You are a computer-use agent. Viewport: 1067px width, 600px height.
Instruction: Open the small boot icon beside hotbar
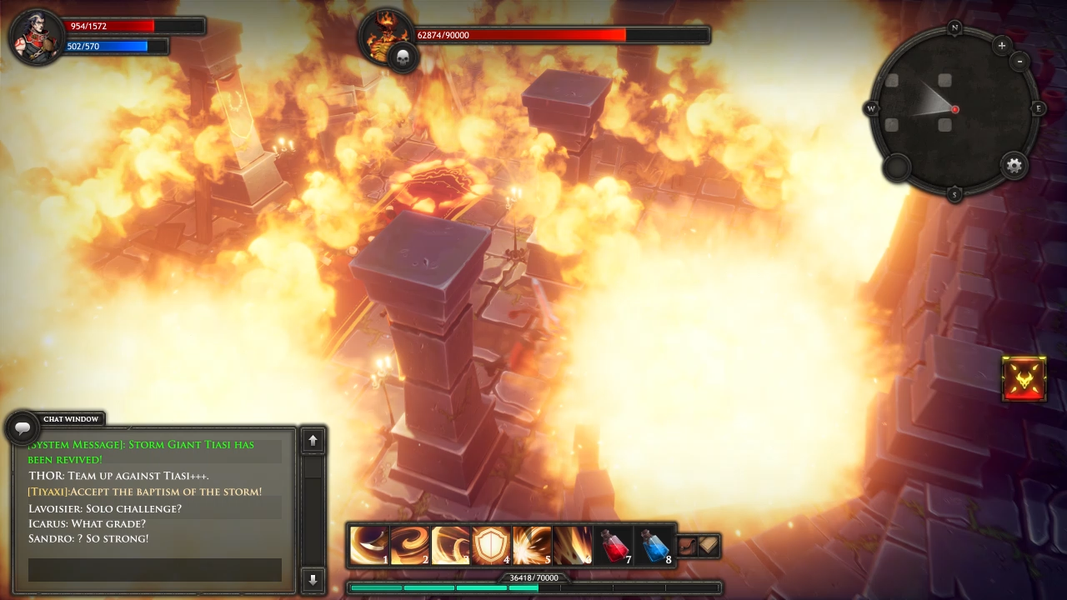(687, 546)
